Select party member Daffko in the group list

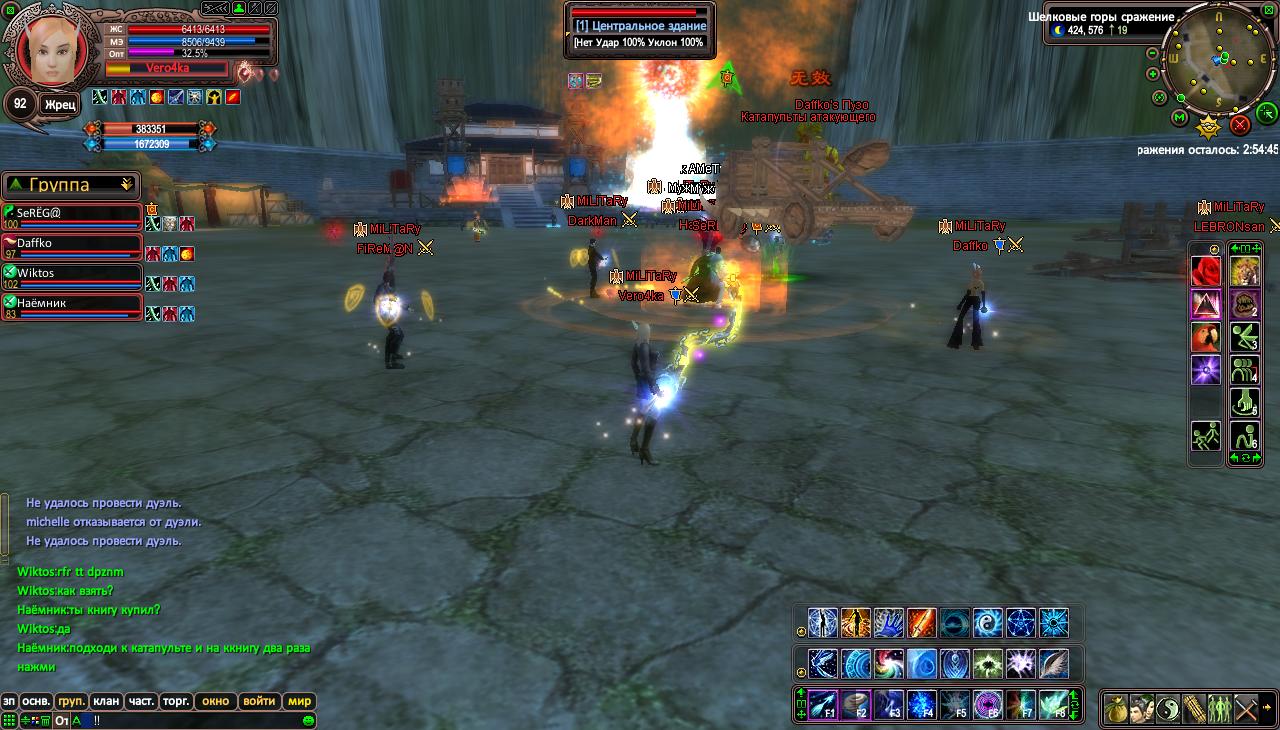[x=70, y=246]
